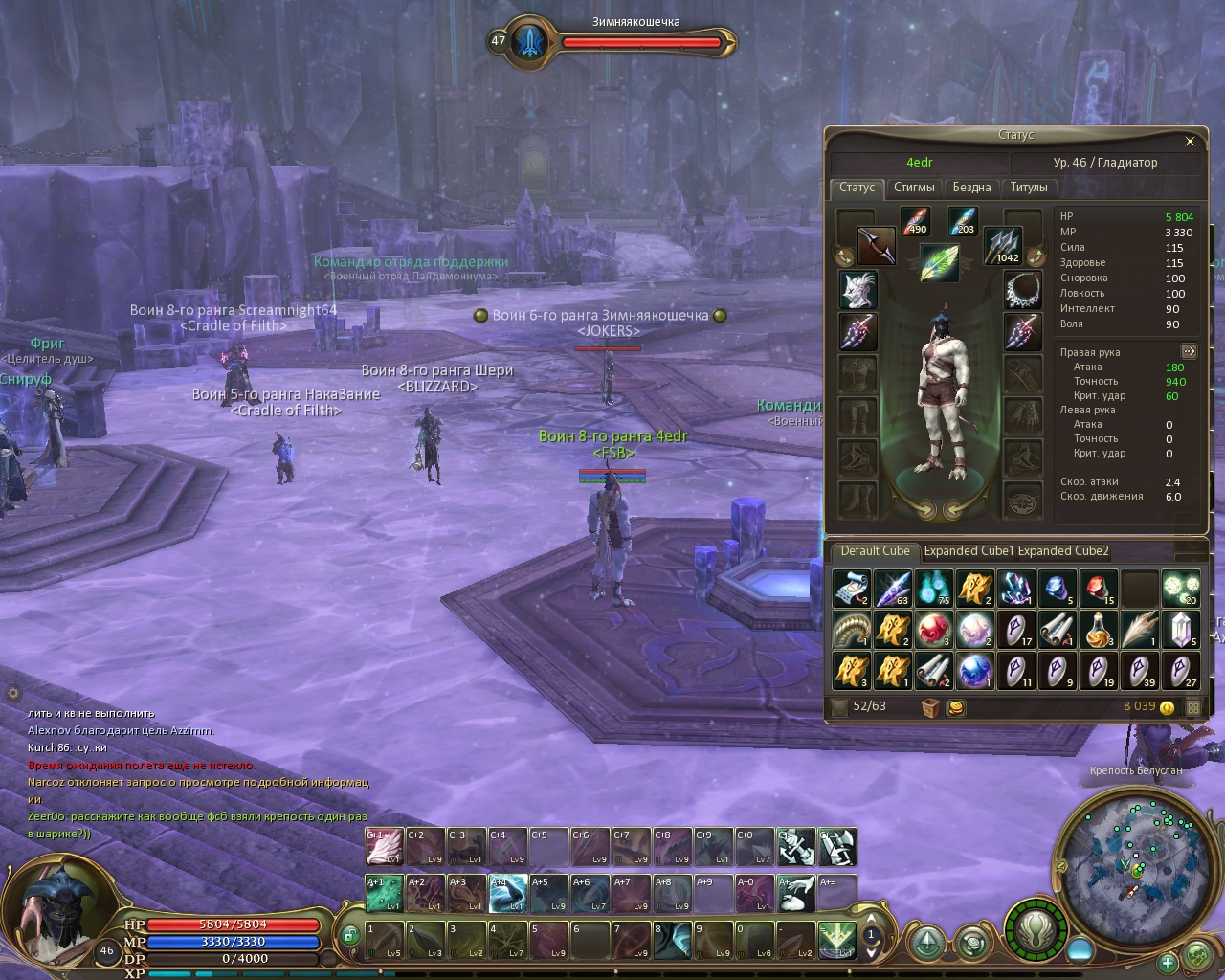Click the equipped green feather wings slot

point(940,262)
